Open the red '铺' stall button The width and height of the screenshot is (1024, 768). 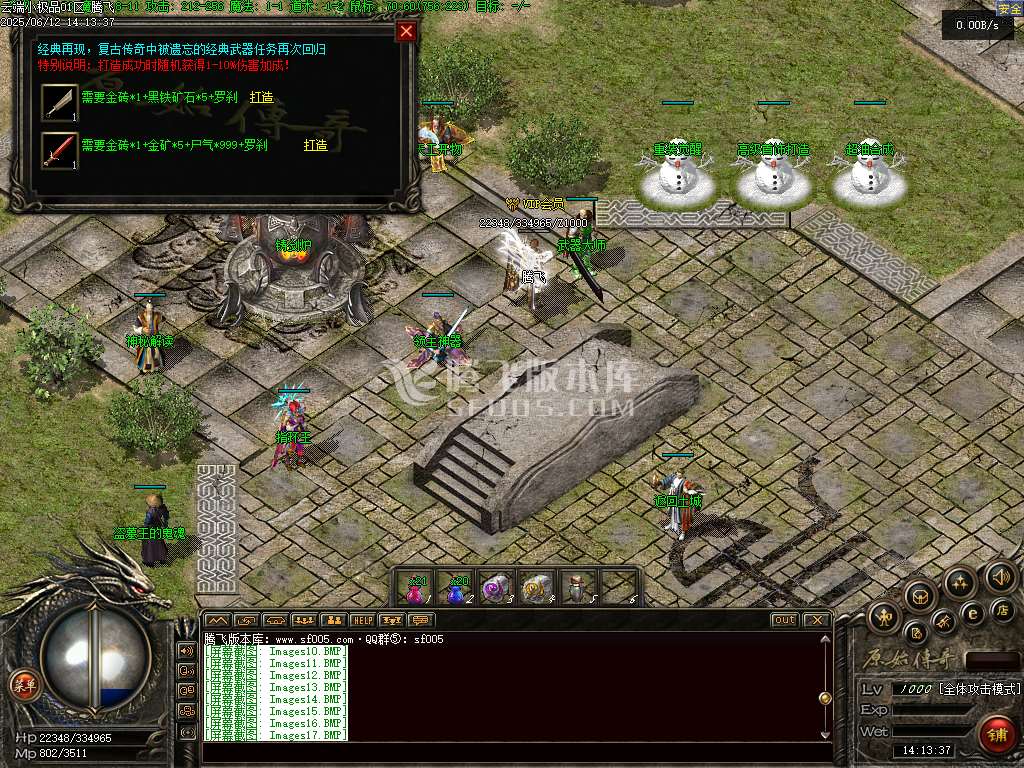pos(996,735)
